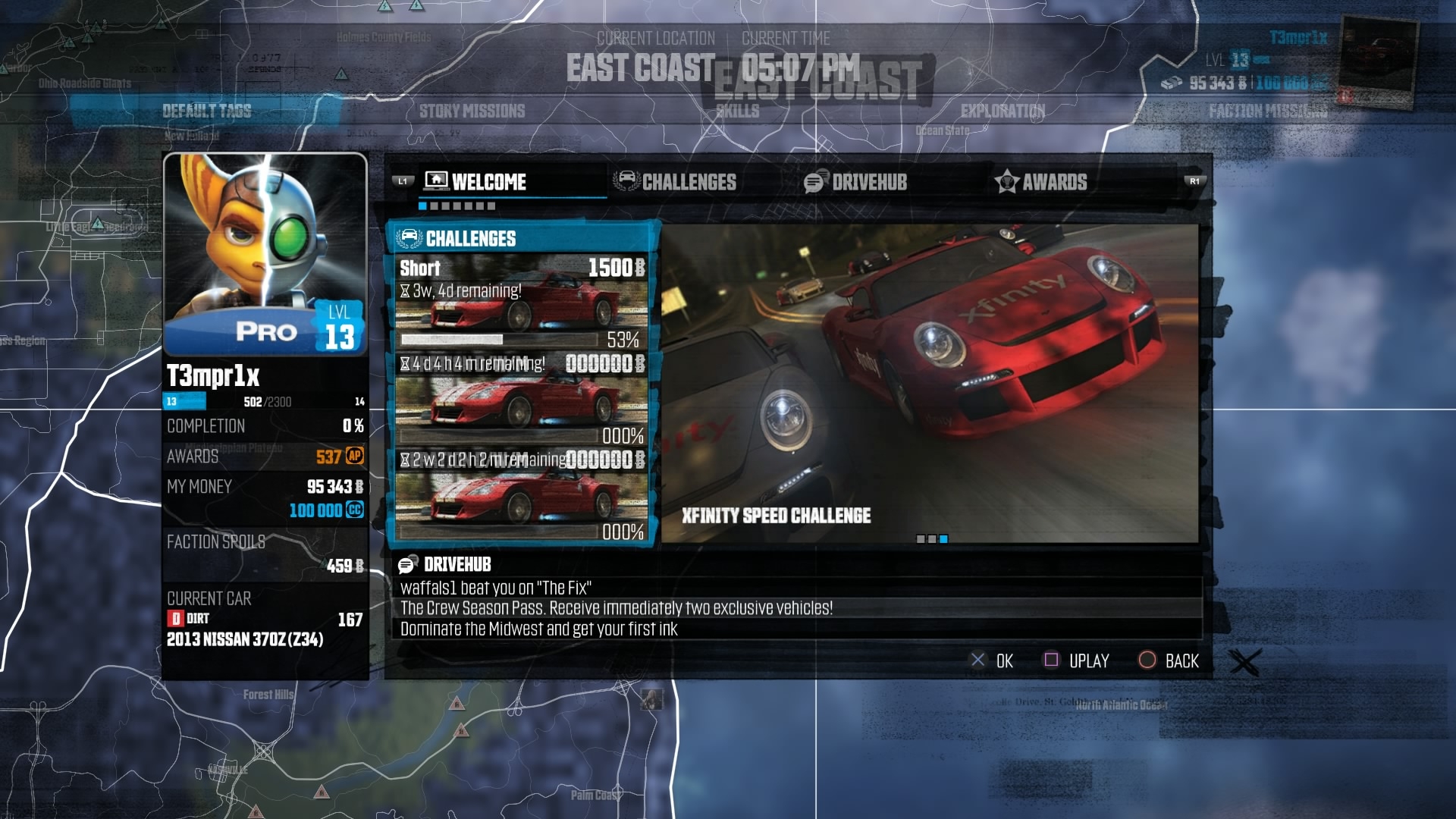Open the Faction Missions map filter
Viewport: 1456px width, 819px height.
point(1268,111)
